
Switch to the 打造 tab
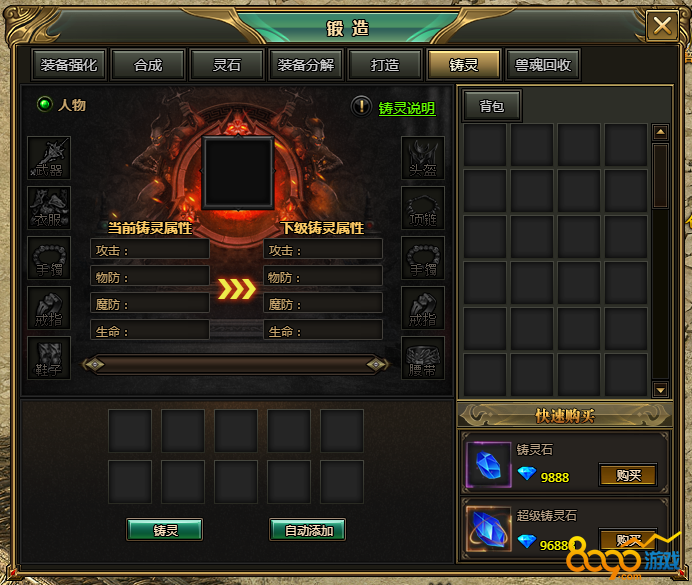(385, 65)
